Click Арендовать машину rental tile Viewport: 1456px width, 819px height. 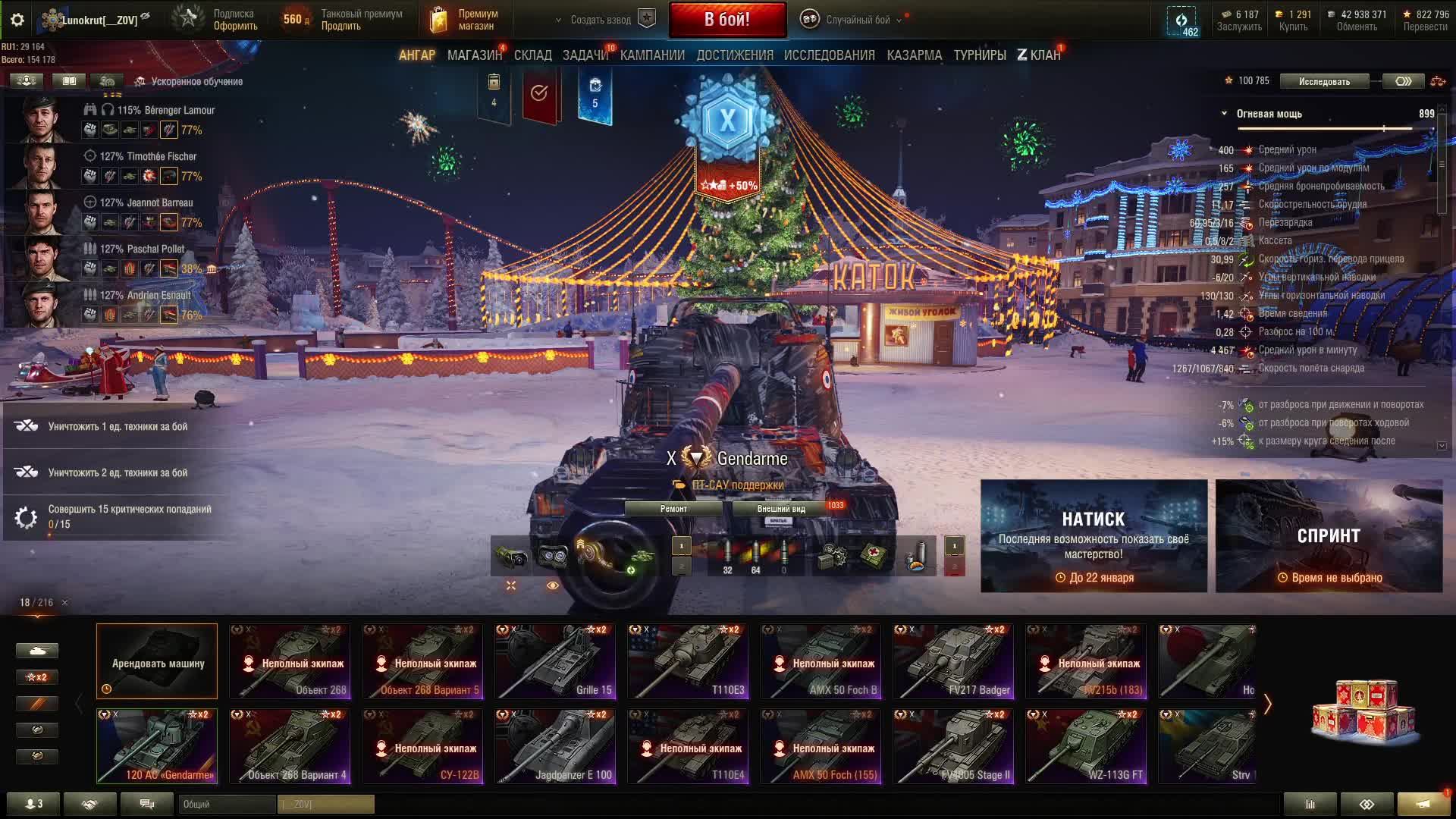pyautogui.click(x=157, y=661)
